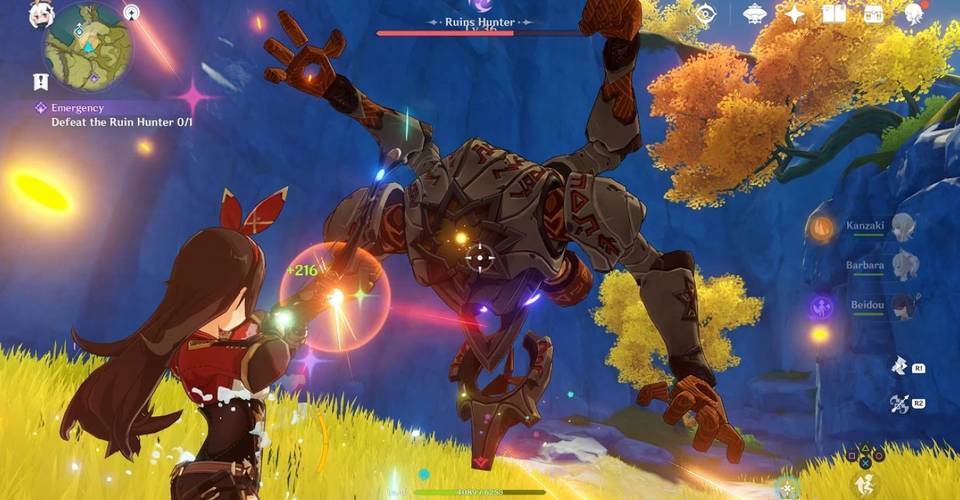The width and height of the screenshot is (960, 500).
Task: Click the signal icon beside the minimap
Action: coord(131,12)
